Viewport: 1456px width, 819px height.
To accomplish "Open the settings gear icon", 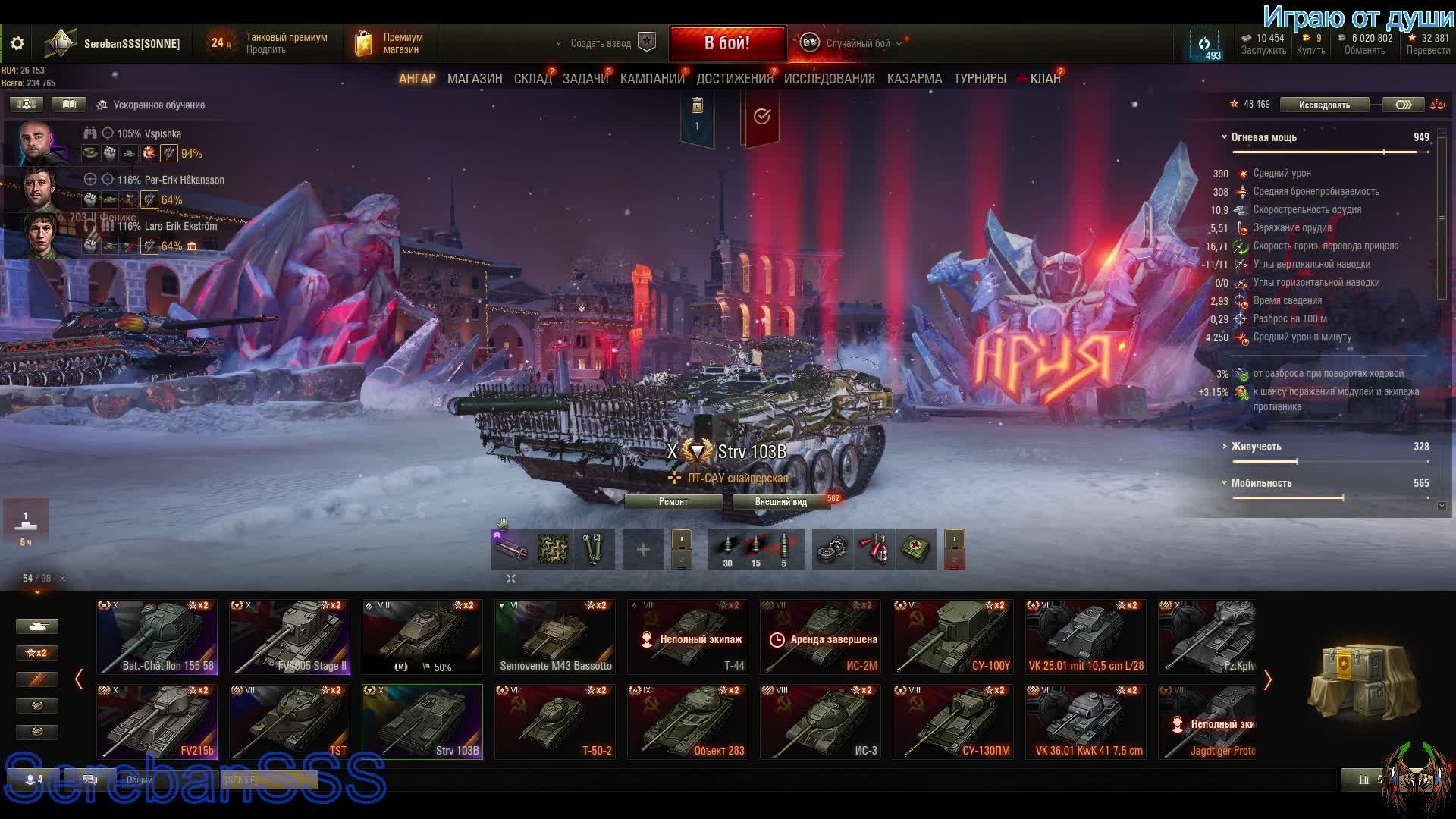I will 17,44.
